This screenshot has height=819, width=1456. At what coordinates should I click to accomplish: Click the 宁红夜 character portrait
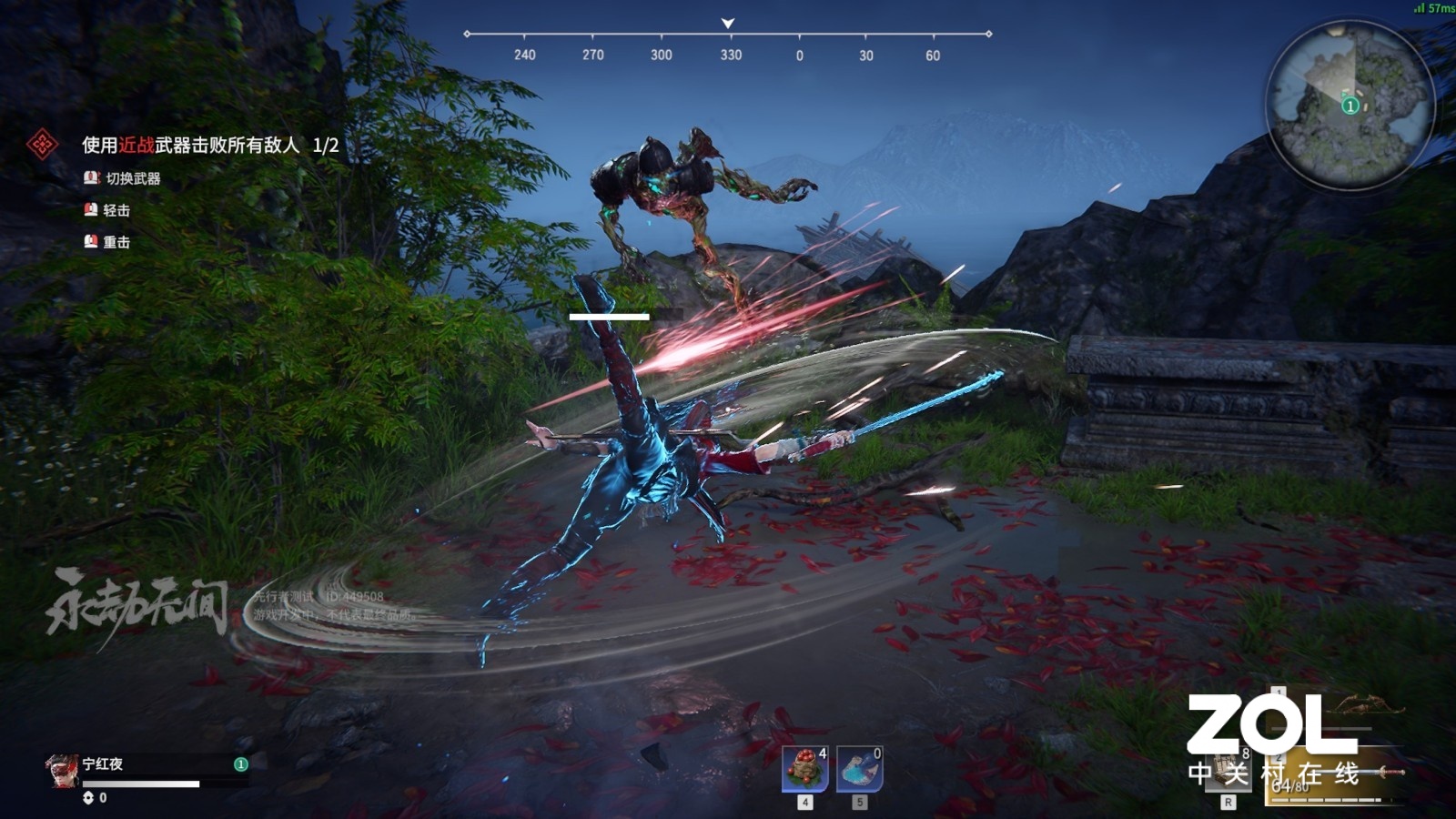coord(62,771)
